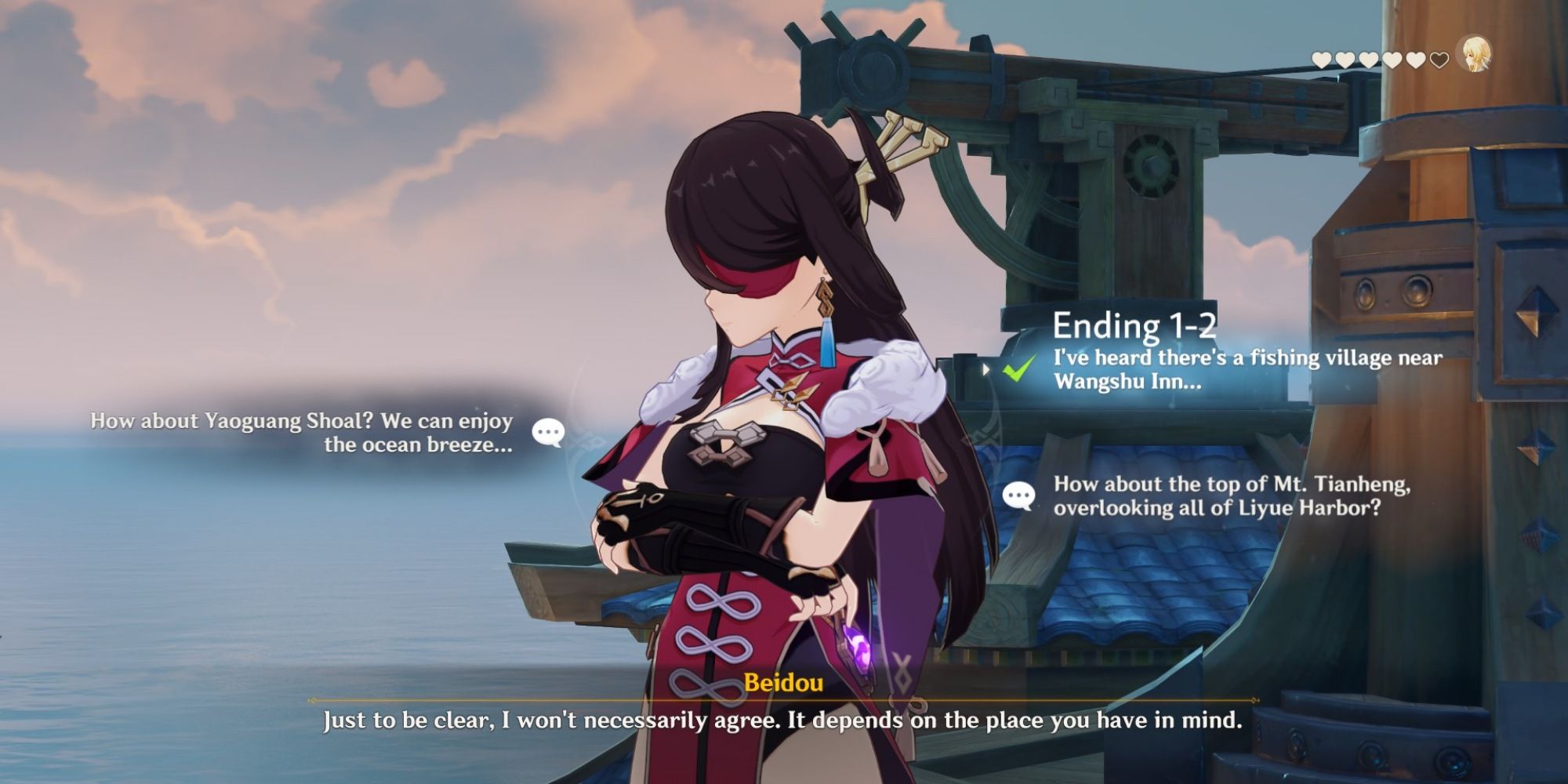Click the third heart of the affection meter

1368,60
